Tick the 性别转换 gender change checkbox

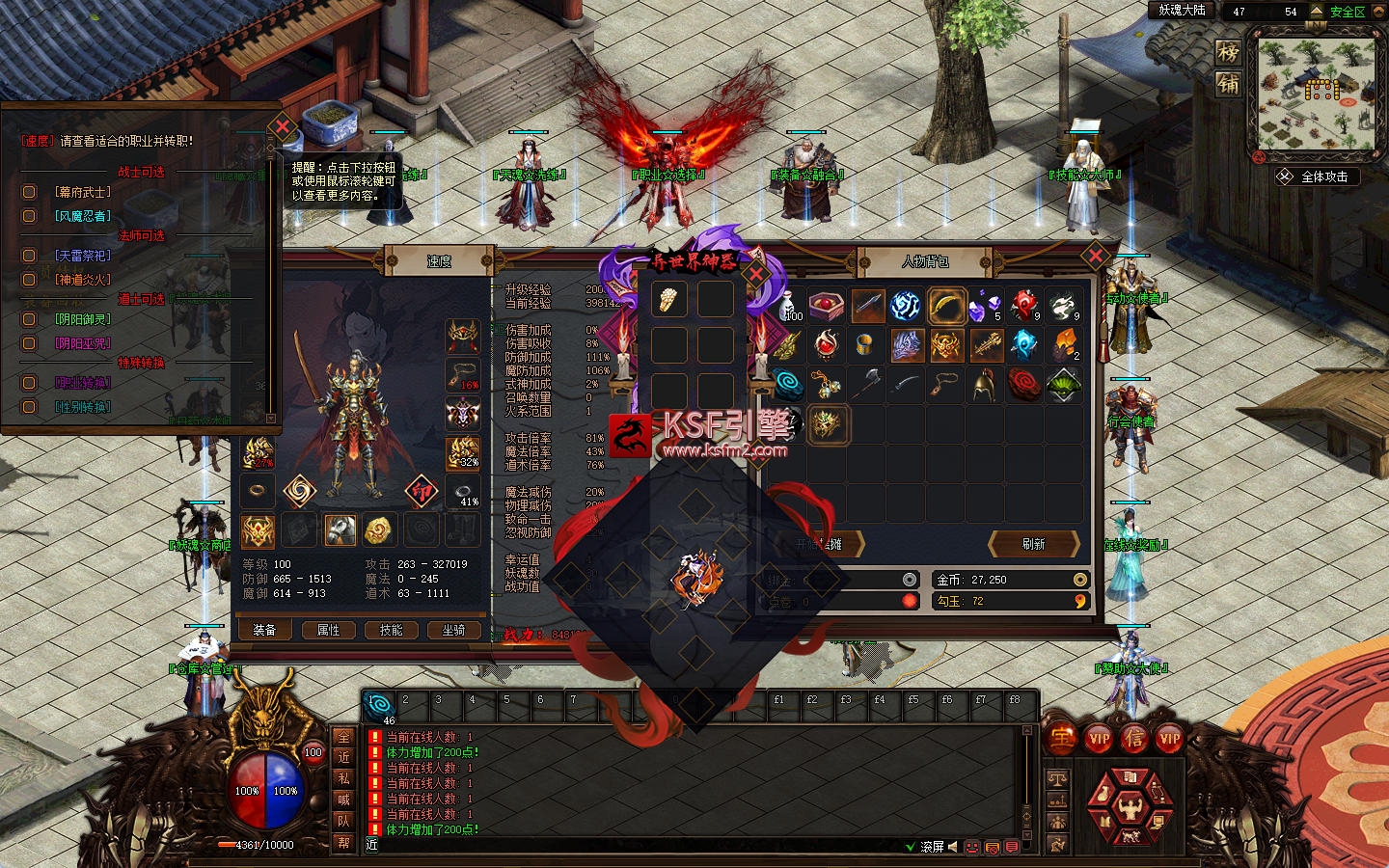click(29, 407)
